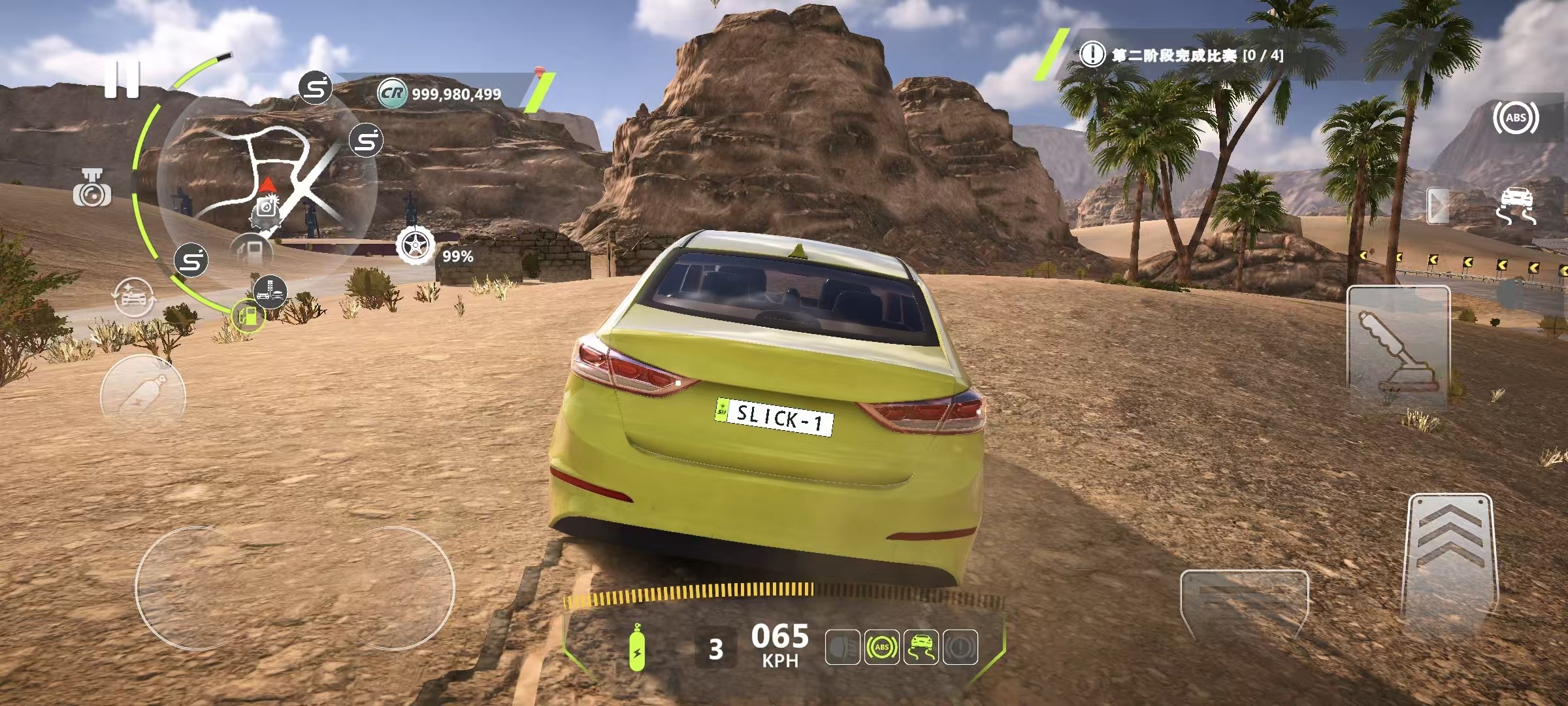Toggle the white traction control skidding car icon
The height and width of the screenshot is (706, 1568).
tap(1515, 205)
